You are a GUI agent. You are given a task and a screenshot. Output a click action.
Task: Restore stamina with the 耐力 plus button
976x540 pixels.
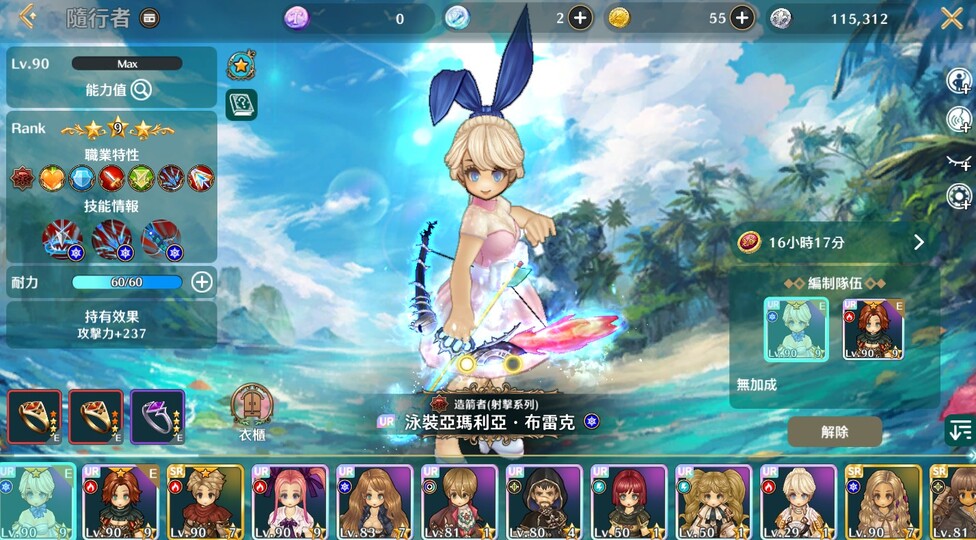tap(201, 282)
